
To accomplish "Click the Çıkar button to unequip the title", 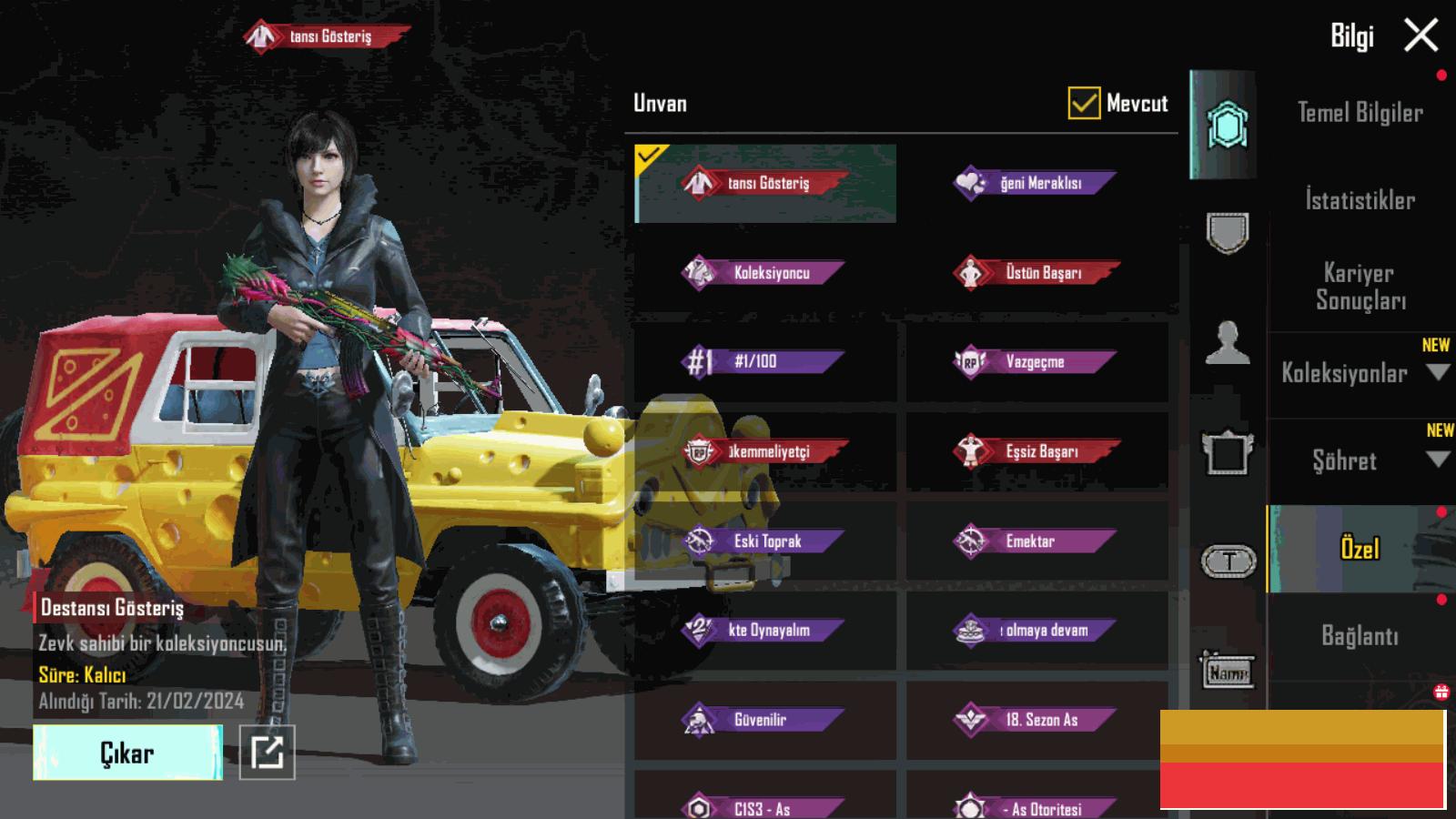I will [x=127, y=753].
